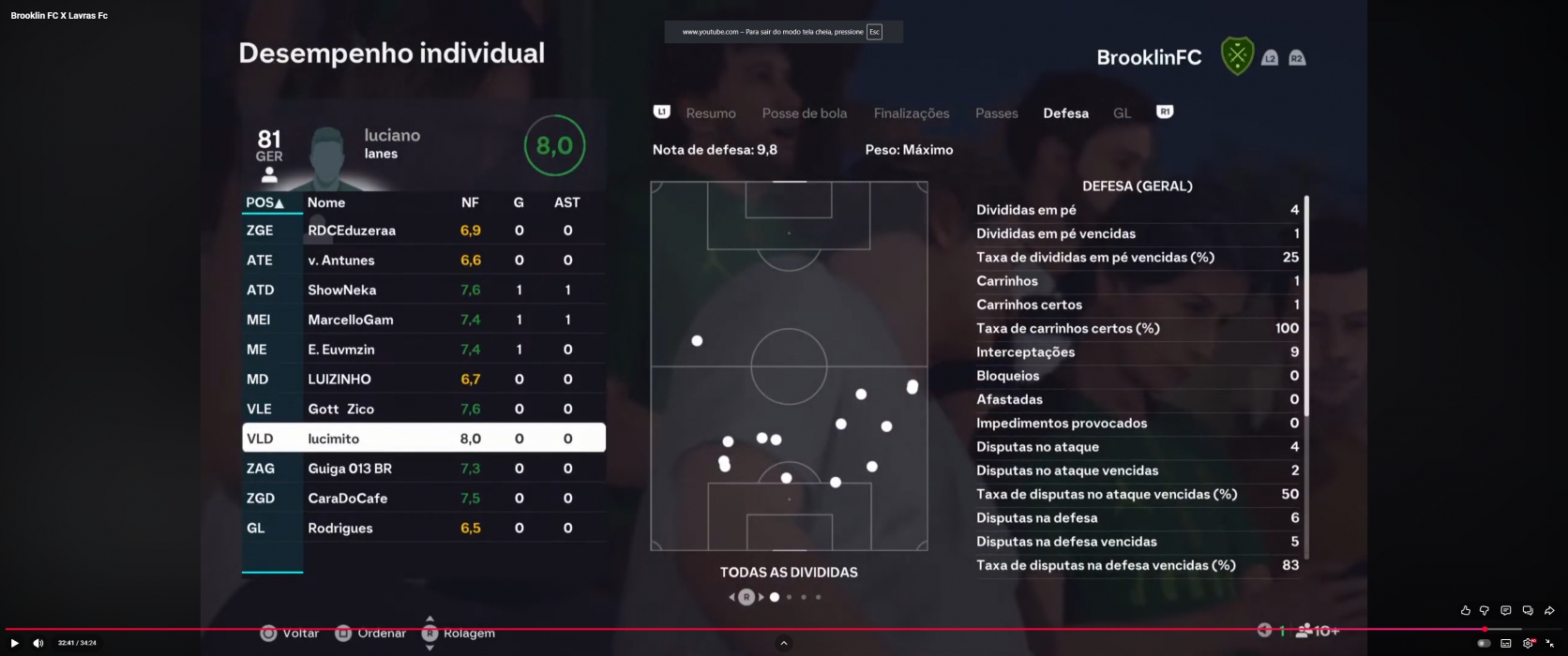Mute the video with the speaker icon
This screenshot has height=656, width=1568.
[x=38, y=643]
